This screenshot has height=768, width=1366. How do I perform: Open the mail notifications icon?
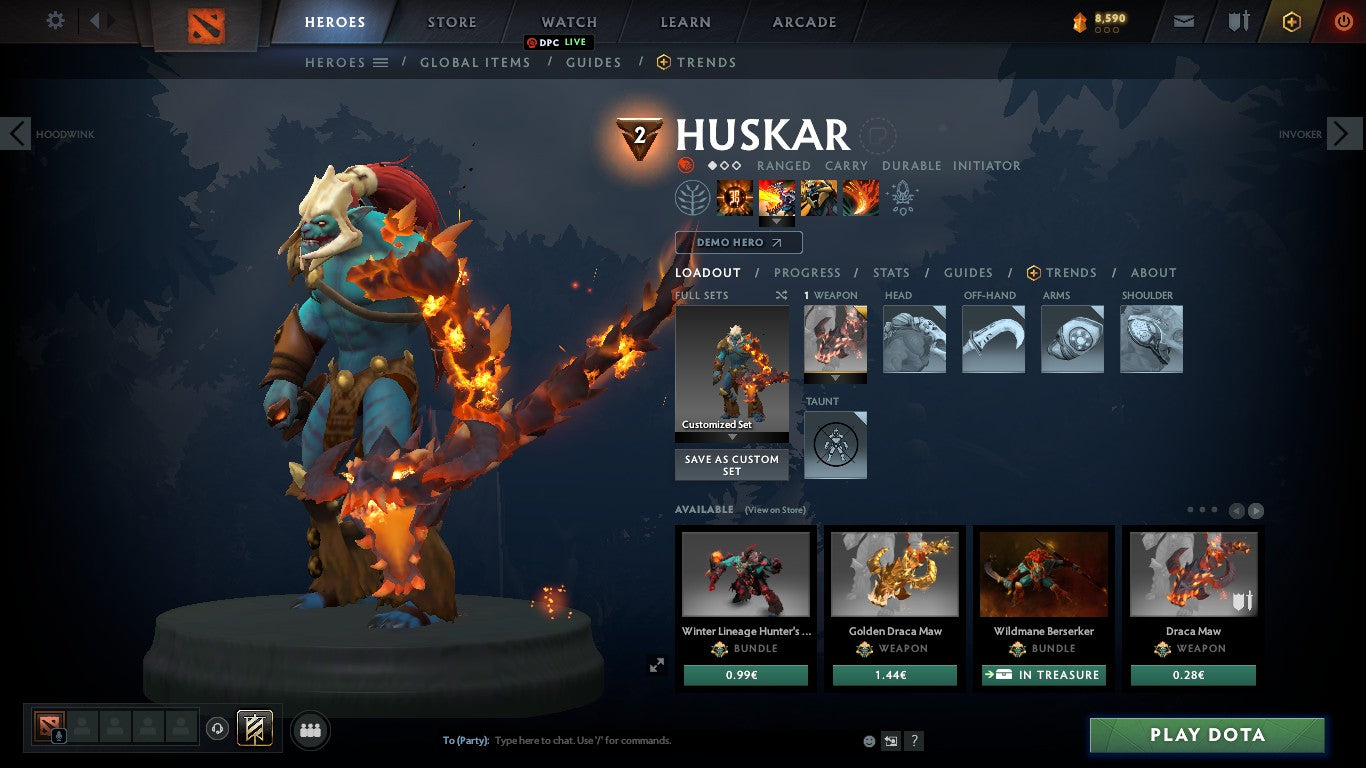(x=1183, y=20)
